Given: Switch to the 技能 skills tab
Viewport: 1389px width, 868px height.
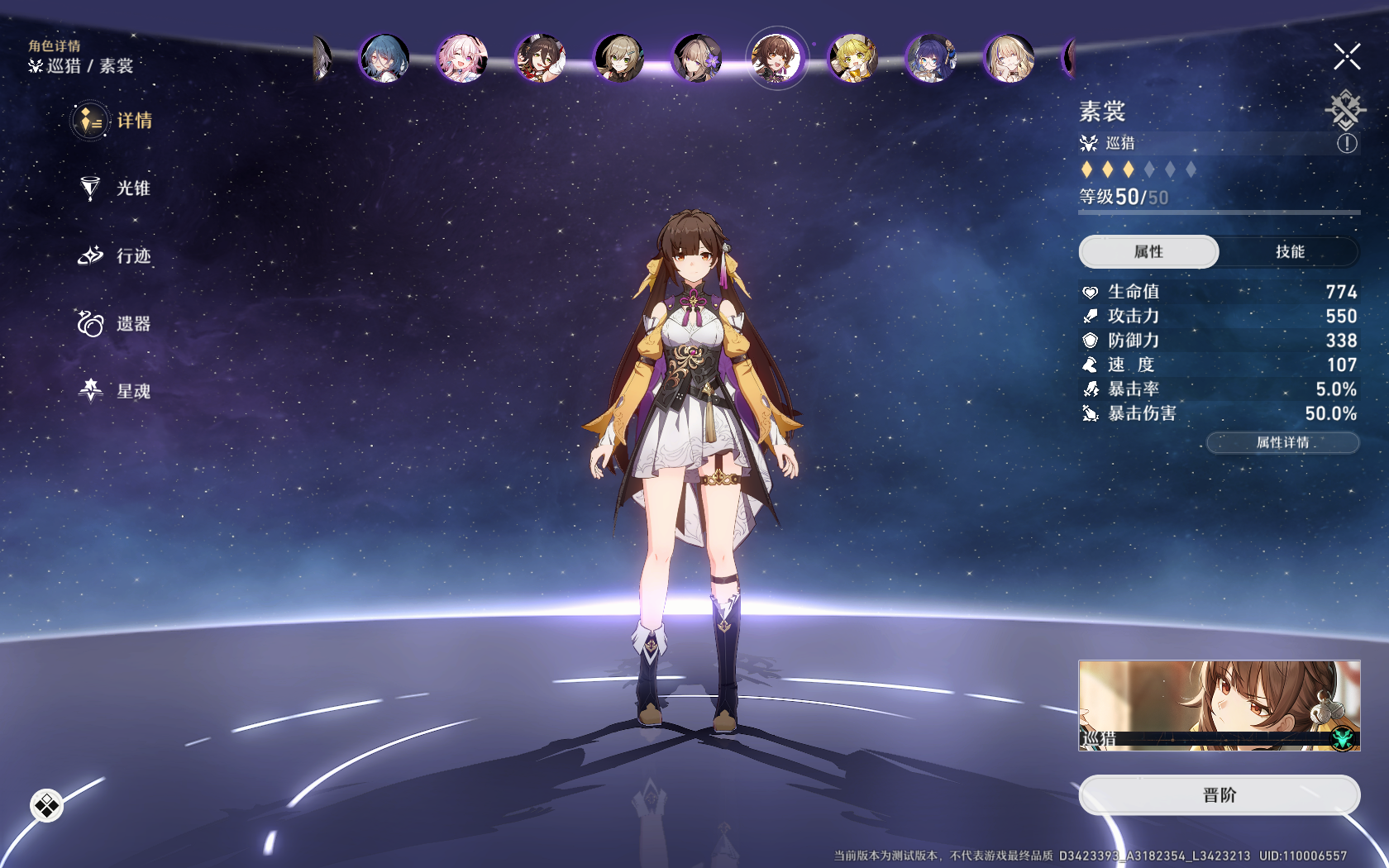Looking at the screenshot, I should pos(1289,252).
